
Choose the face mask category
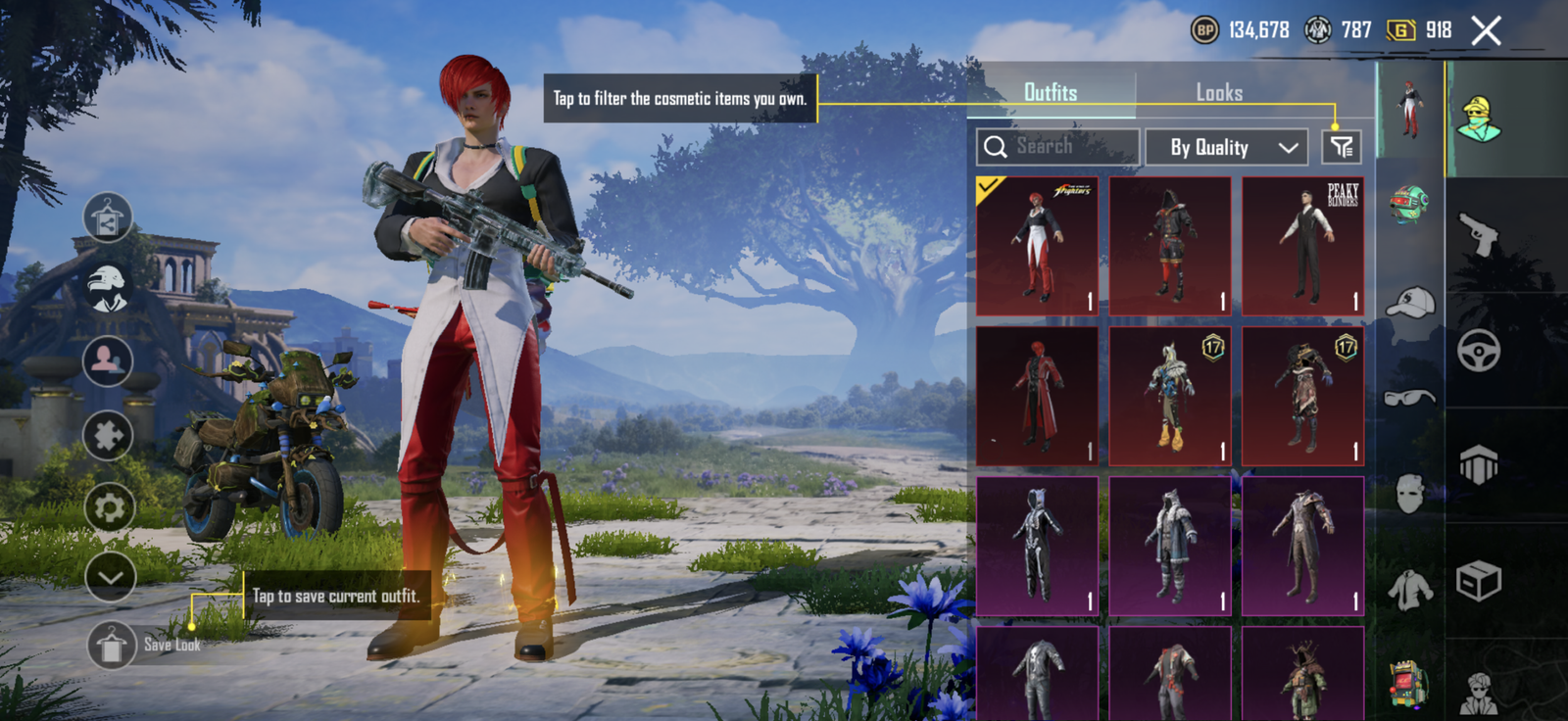point(1409,493)
